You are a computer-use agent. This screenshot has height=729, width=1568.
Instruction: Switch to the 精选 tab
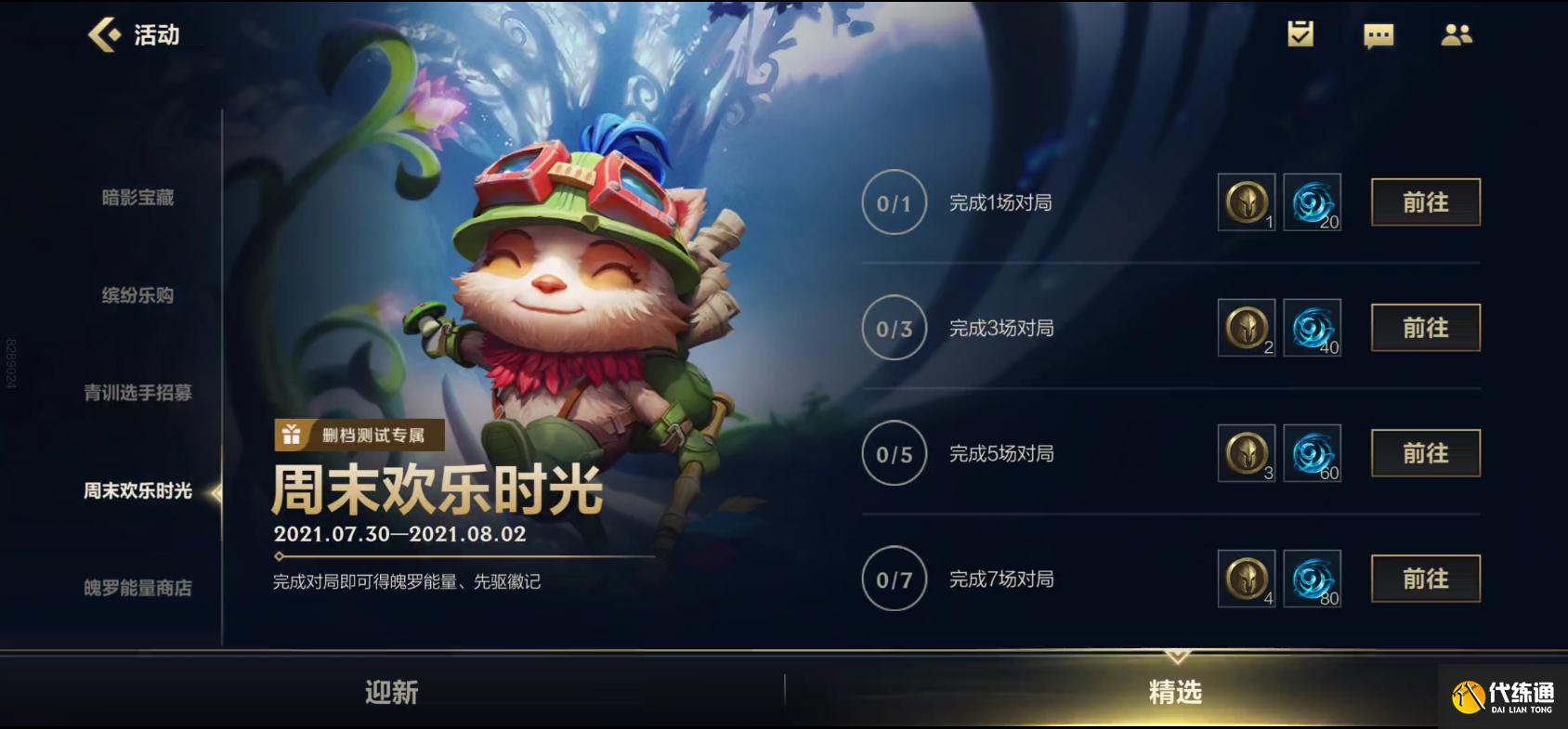tap(1176, 692)
